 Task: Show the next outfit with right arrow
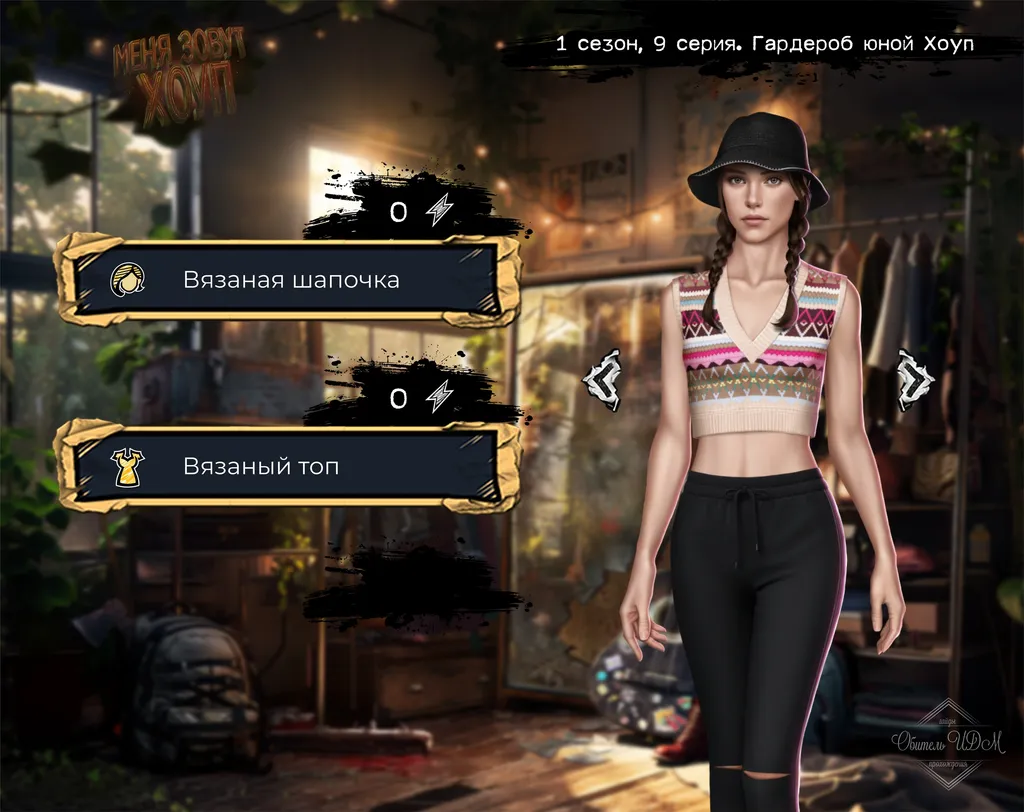[914, 380]
